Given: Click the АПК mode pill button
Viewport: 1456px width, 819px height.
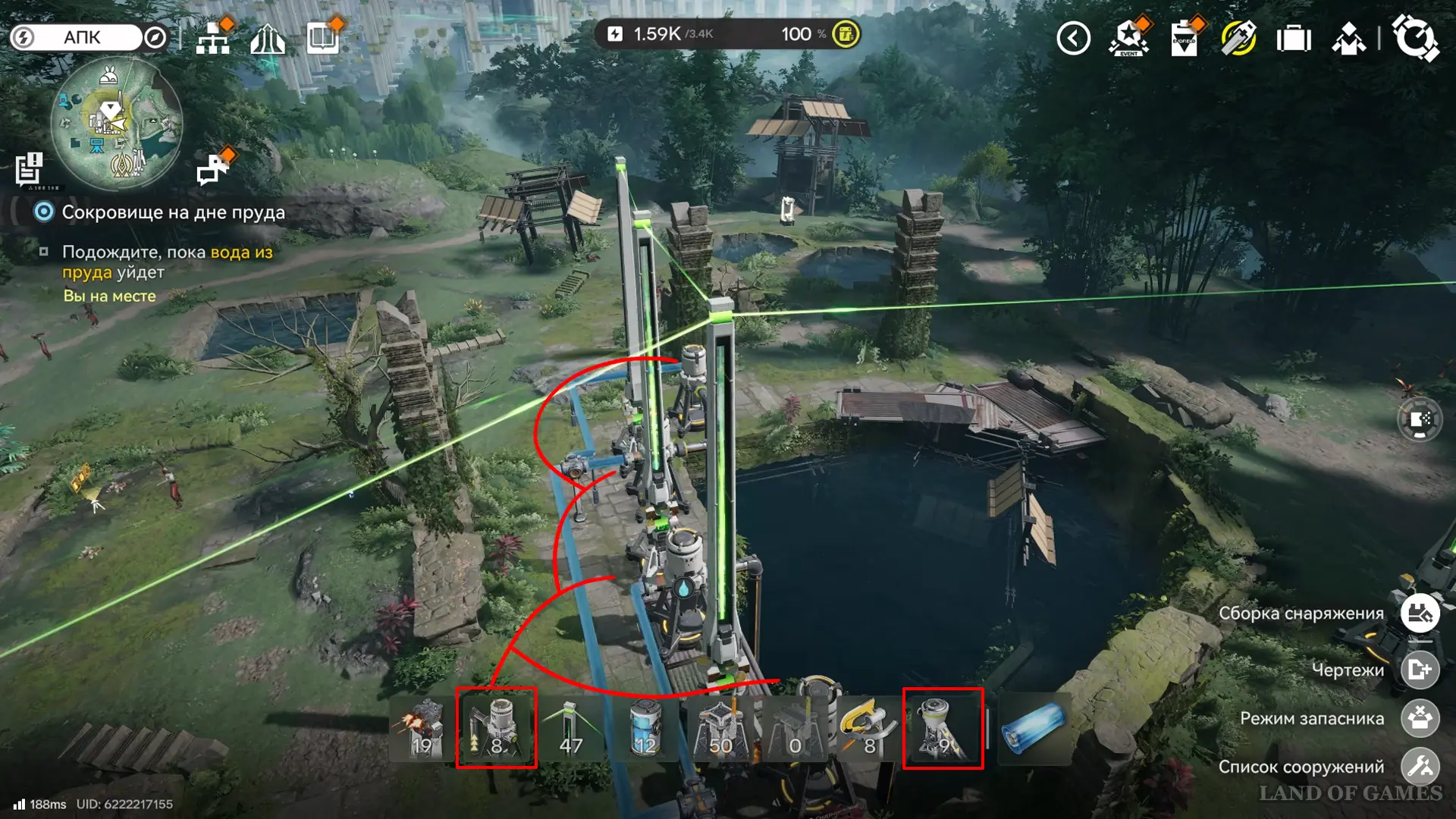Looking at the screenshot, I should click(x=81, y=37).
